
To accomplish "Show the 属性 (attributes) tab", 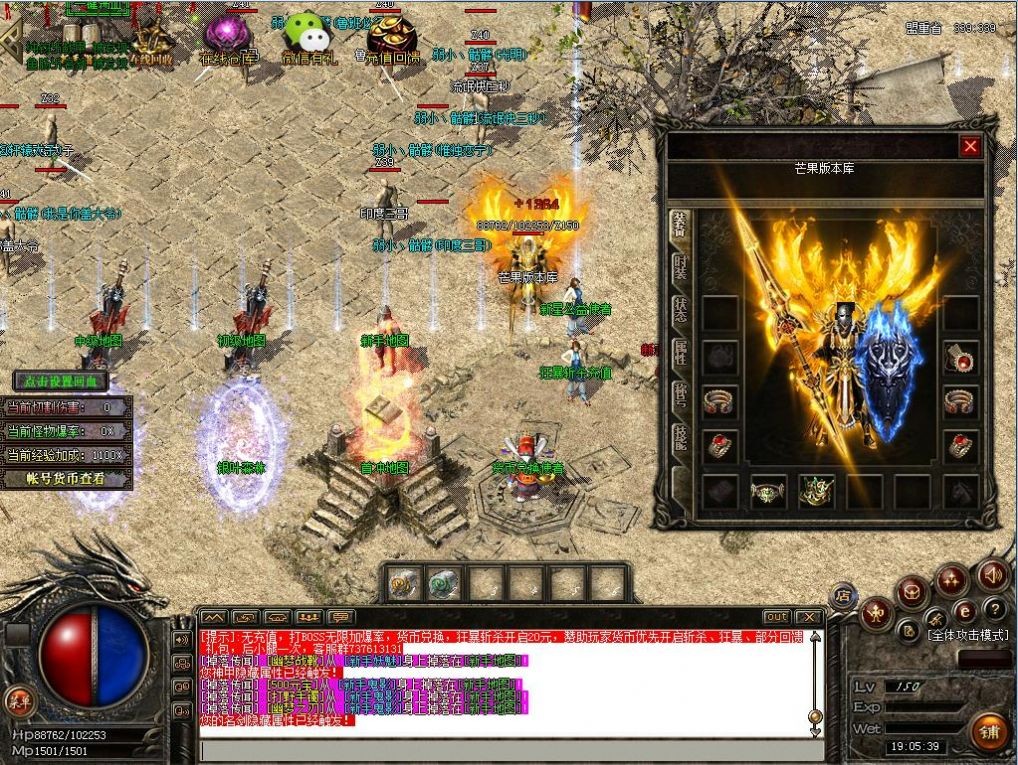I will (680, 352).
